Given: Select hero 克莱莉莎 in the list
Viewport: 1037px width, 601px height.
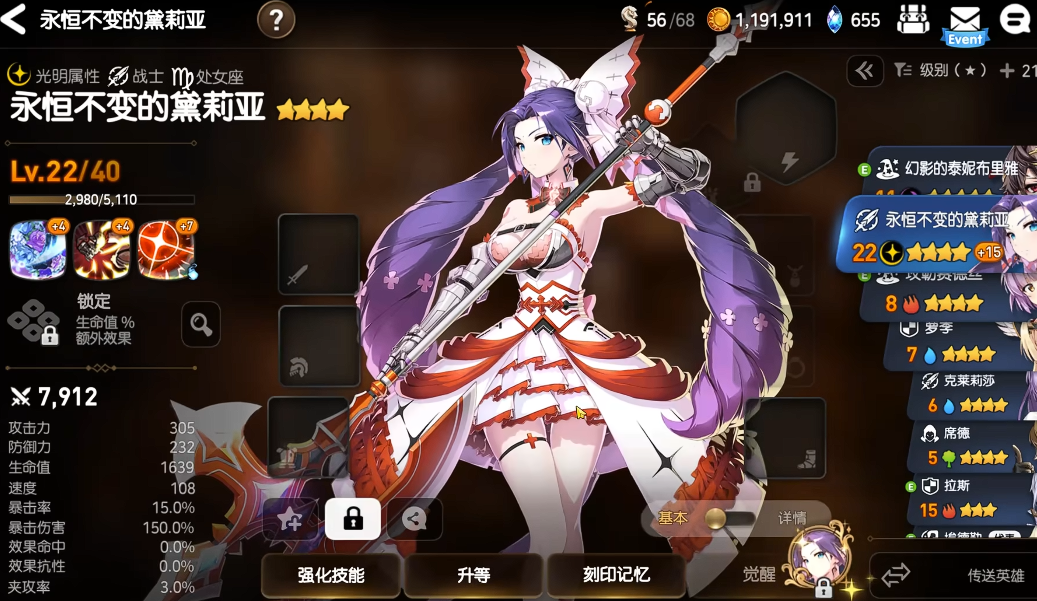Looking at the screenshot, I should click(x=965, y=392).
